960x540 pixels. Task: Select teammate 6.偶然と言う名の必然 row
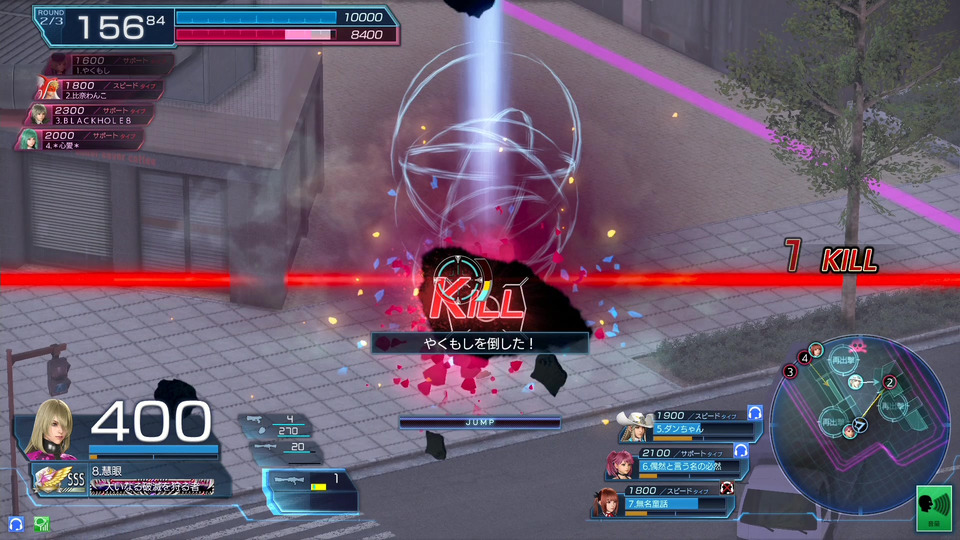(x=680, y=461)
